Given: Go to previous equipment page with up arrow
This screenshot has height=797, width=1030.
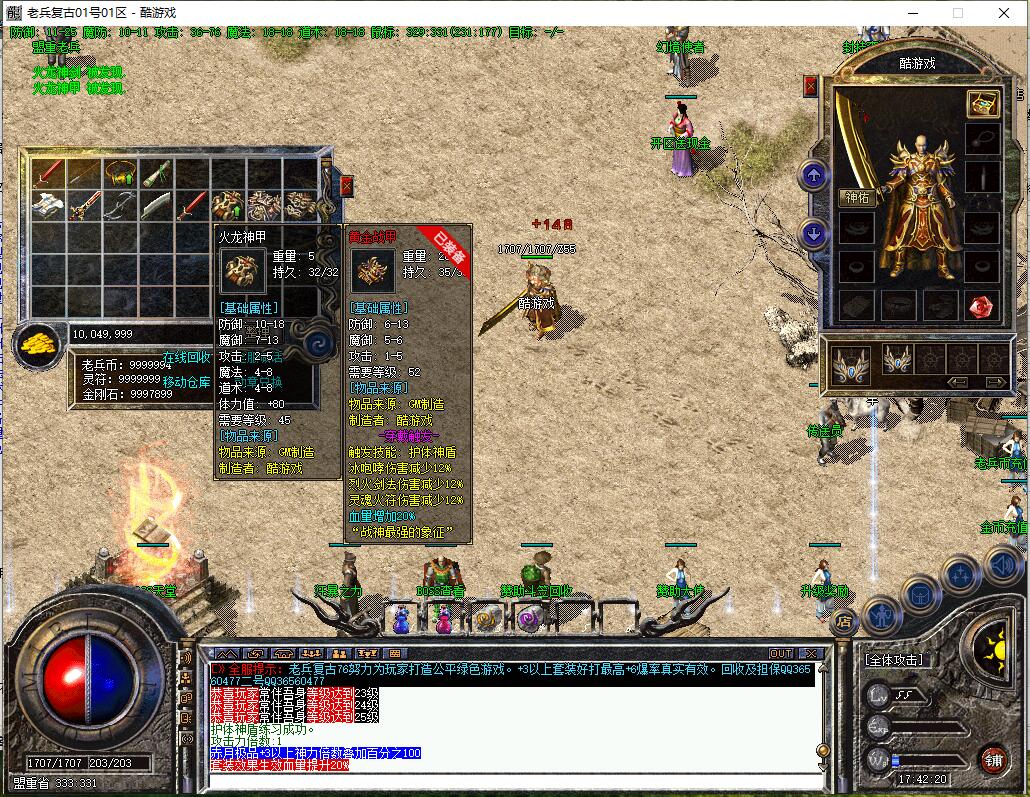Looking at the screenshot, I should [814, 177].
